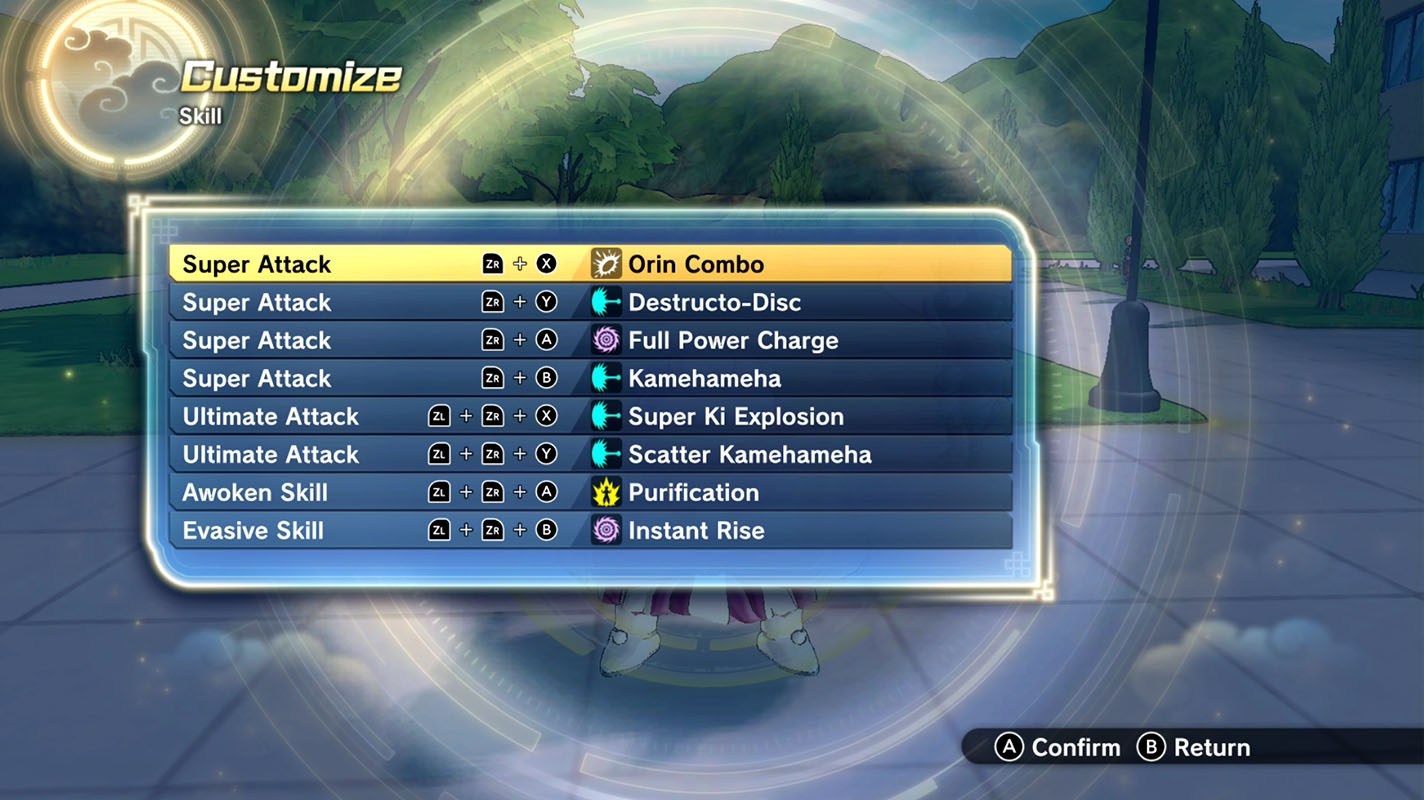Click the ZR button glyph on Destructo-Disc row
The height and width of the screenshot is (800, 1424).
(492, 302)
